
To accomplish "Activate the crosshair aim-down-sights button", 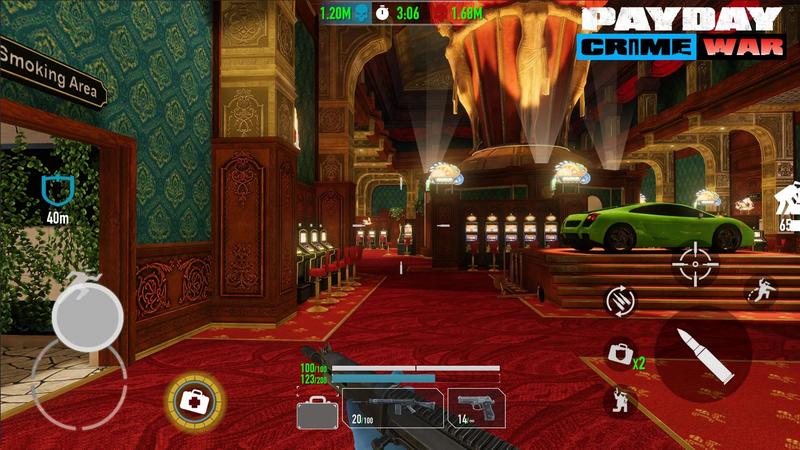I will click(693, 263).
